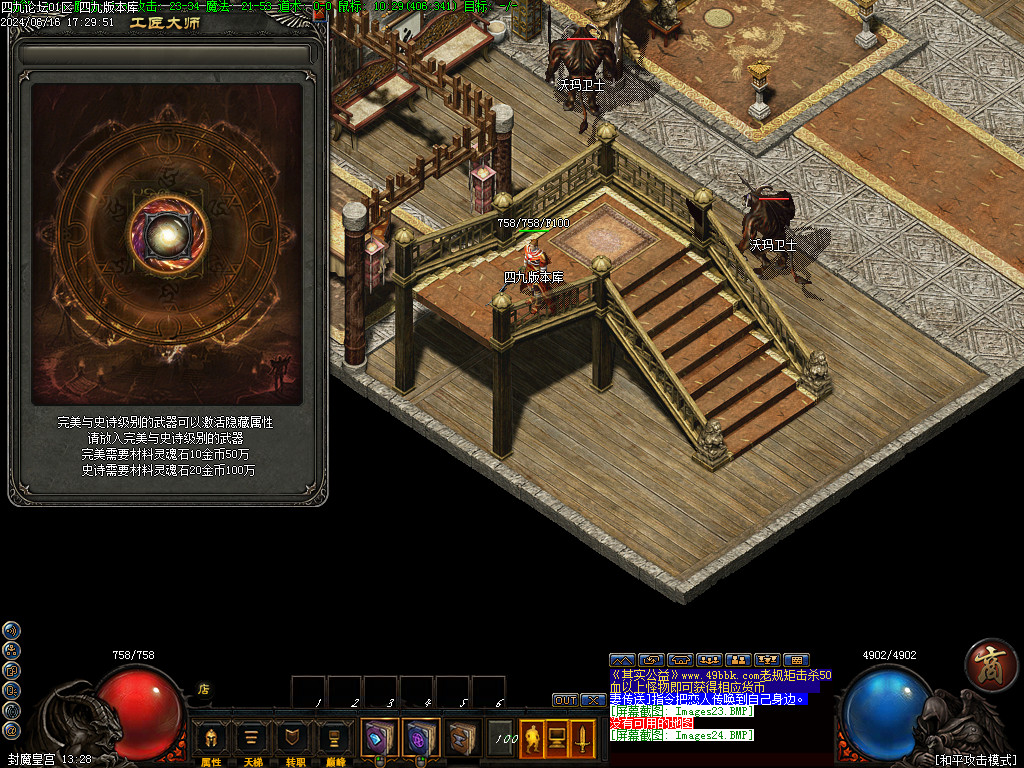The height and width of the screenshot is (768, 1024).
Task: Open the 转职 class change button
Action: click(294, 739)
